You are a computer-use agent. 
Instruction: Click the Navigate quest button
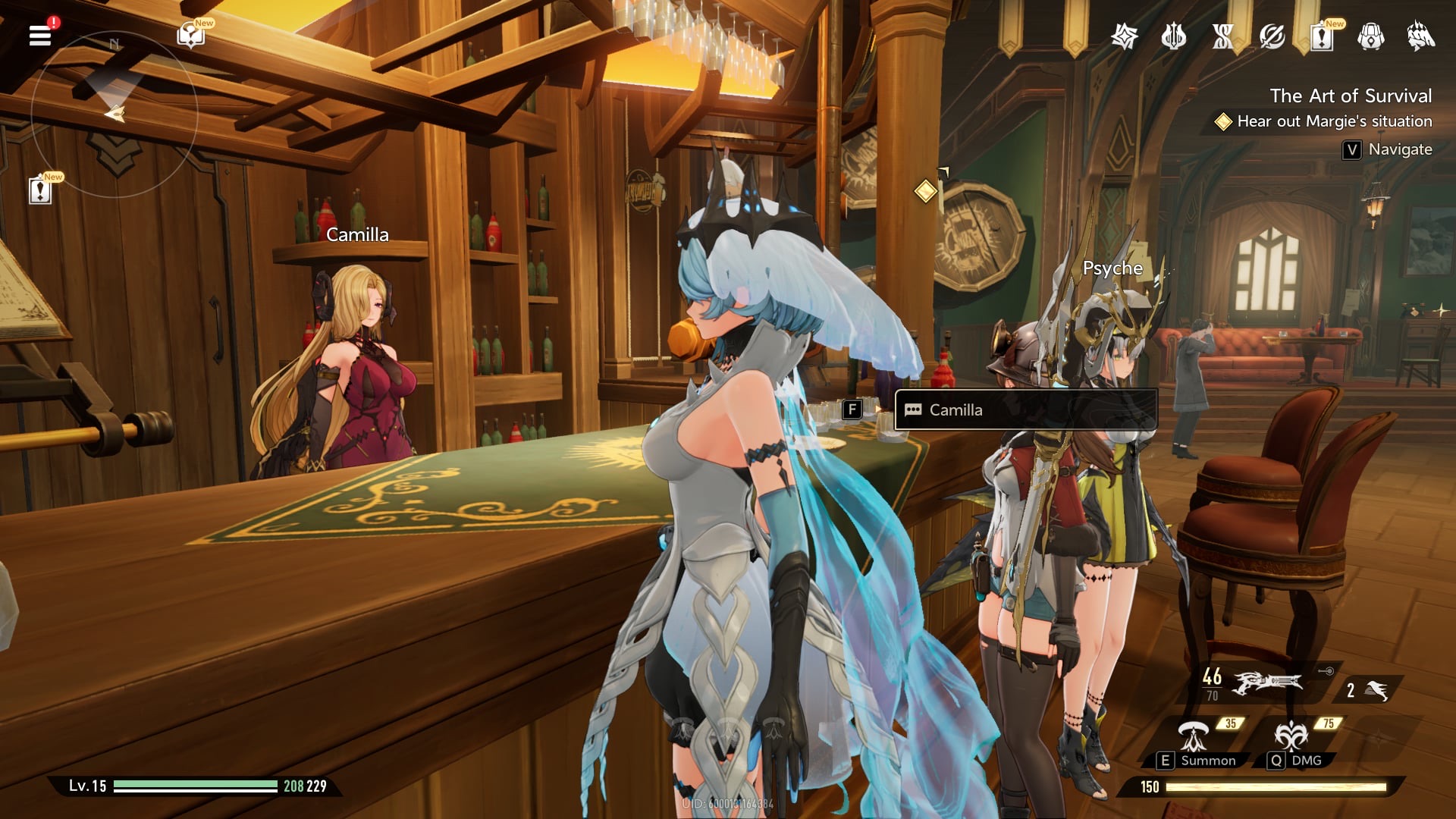pyautogui.click(x=1387, y=149)
